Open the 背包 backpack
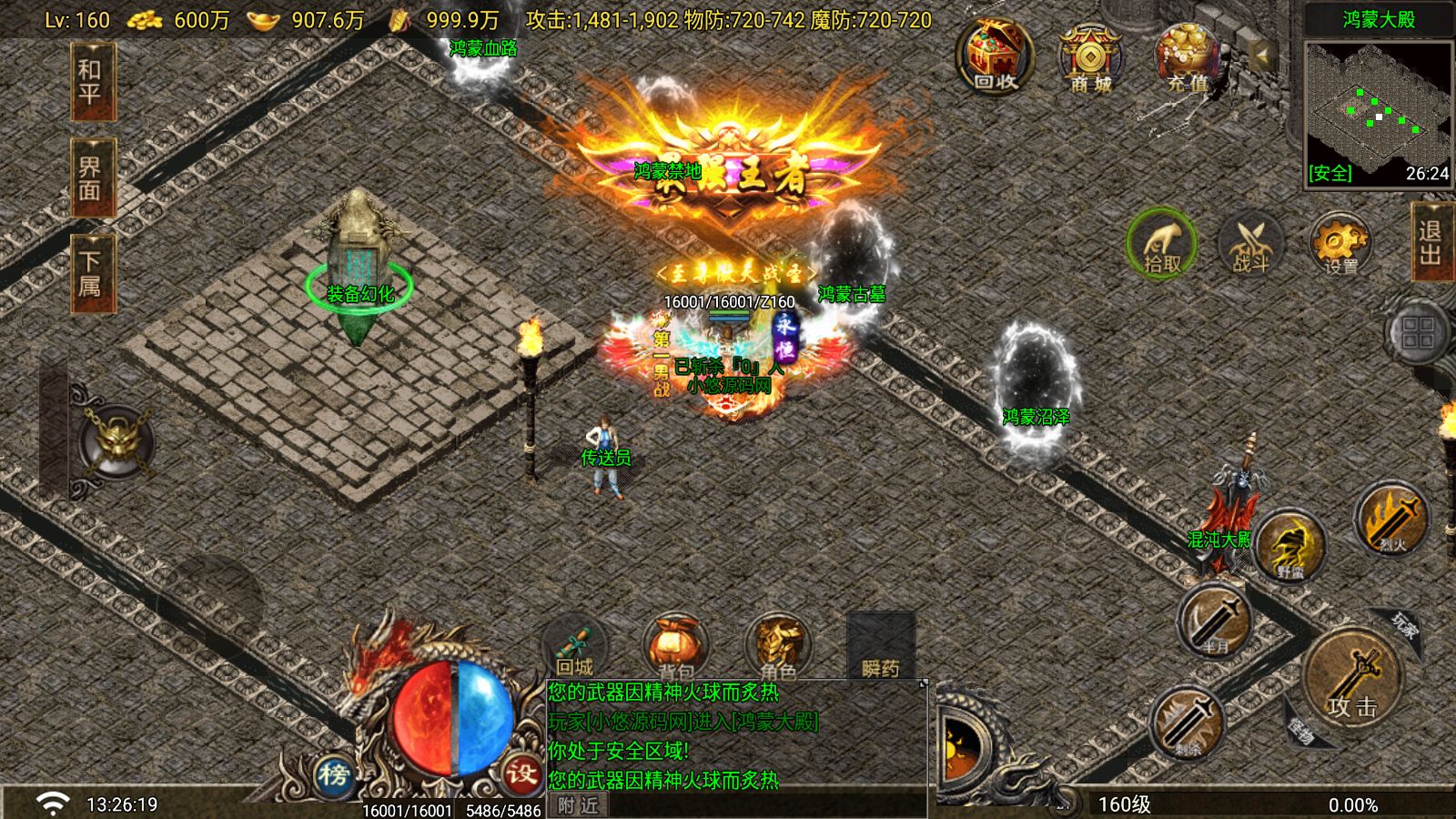1456x819 pixels. click(x=676, y=648)
